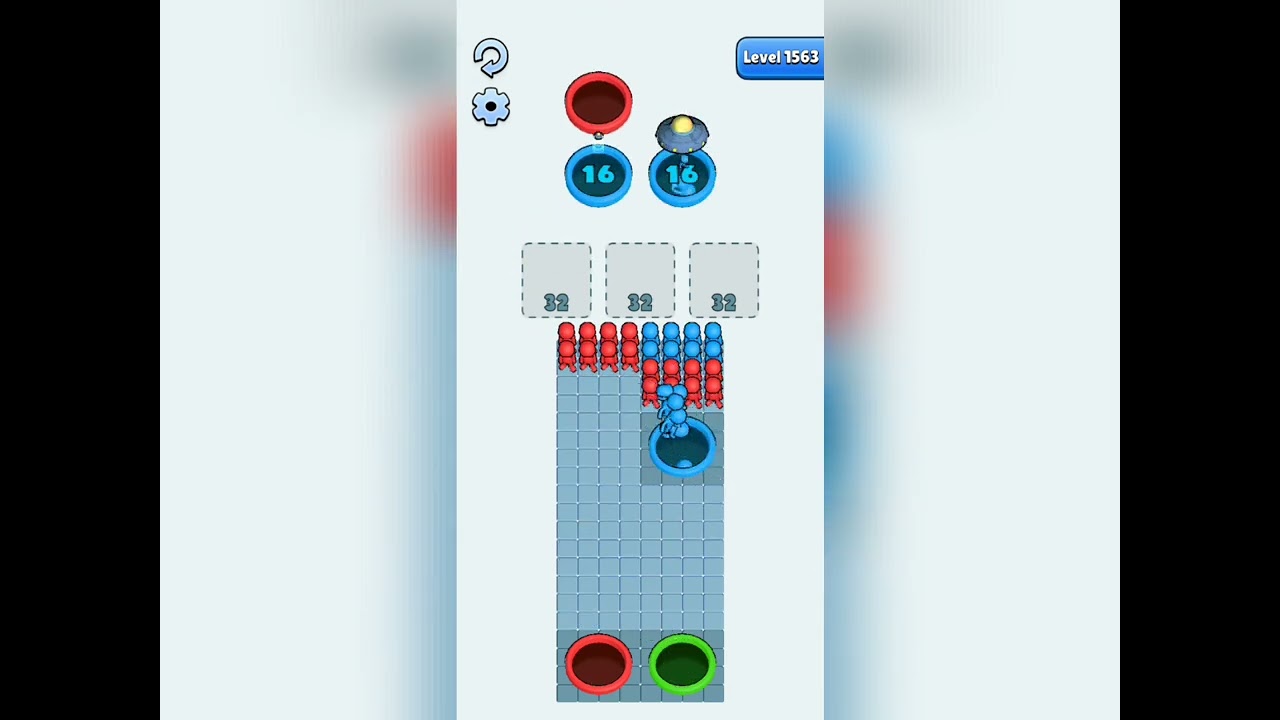Tap the blue 16 hole under the UFO

coord(684,175)
